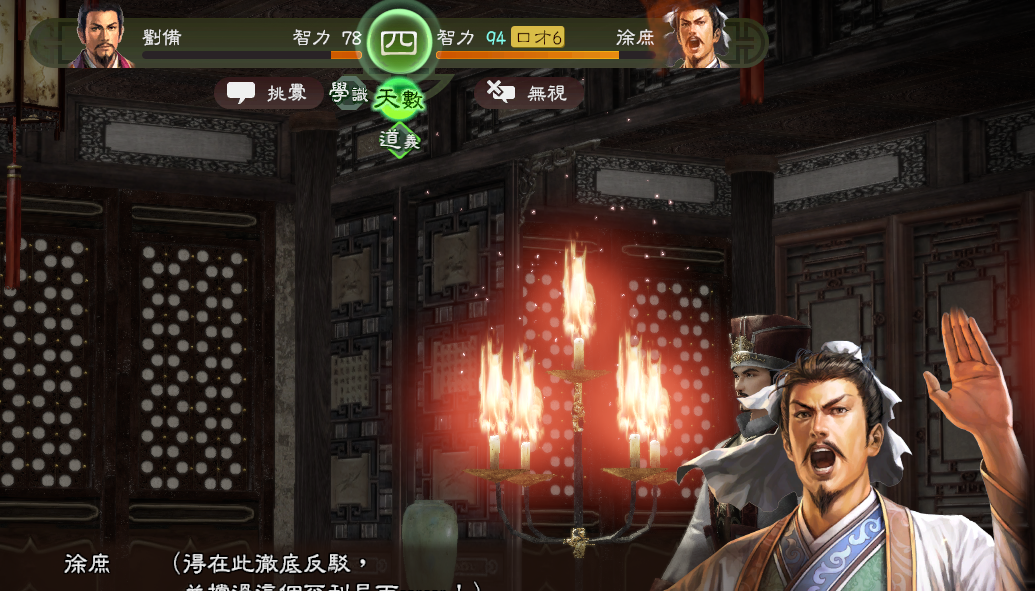Pick the 道義 debate topic
The width and height of the screenshot is (1035, 591).
pyautogui.click(x=399, y=141)
